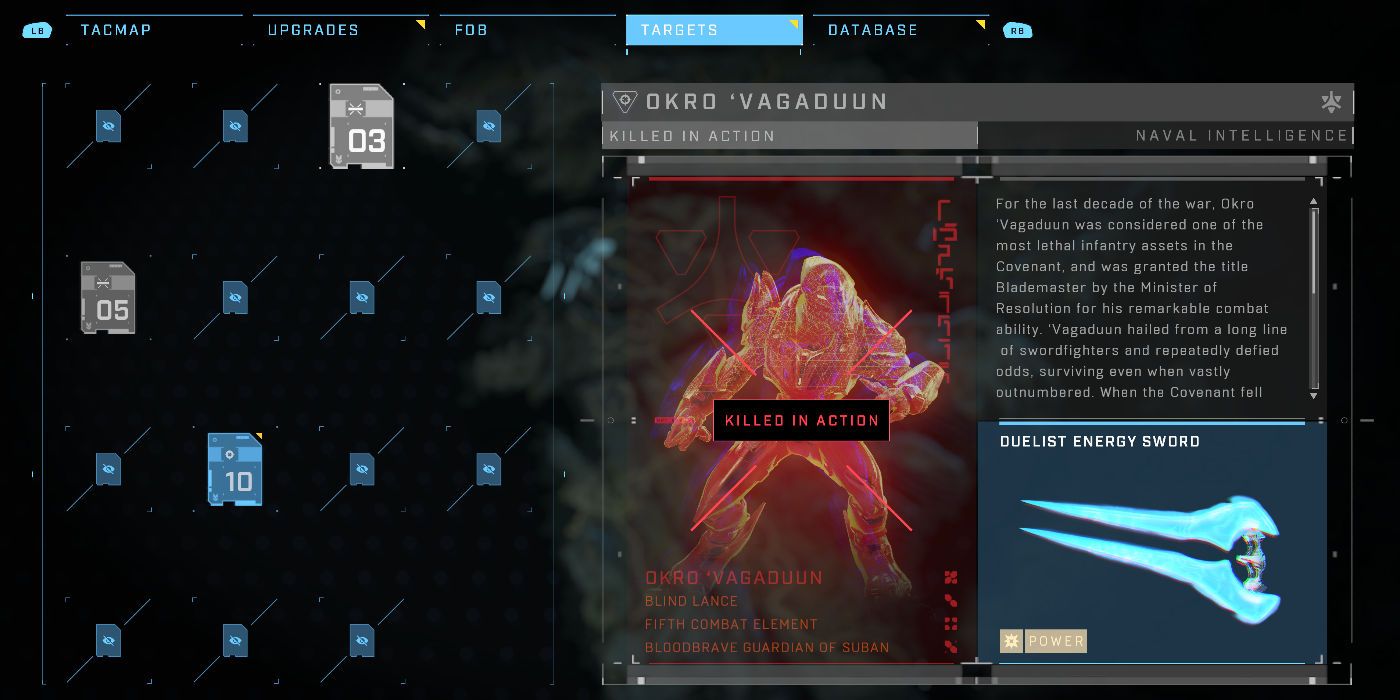Click the emblem icon on the title bar
Image resolution: width=1400 pixels, height=700 pixels.
[1331, 102]
